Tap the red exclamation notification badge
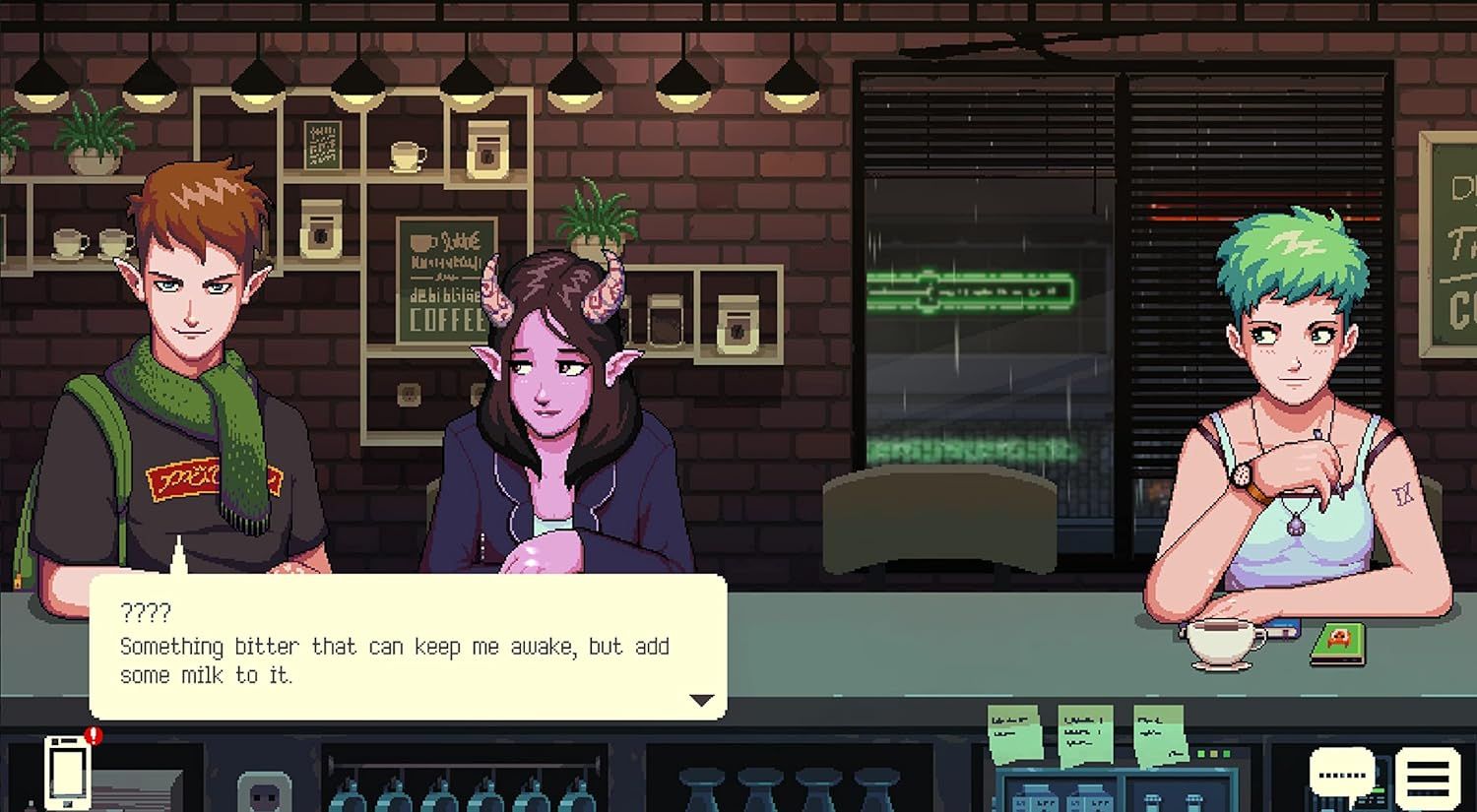The width and height of the screenshot is (1477, 812). tap(93, 735)
